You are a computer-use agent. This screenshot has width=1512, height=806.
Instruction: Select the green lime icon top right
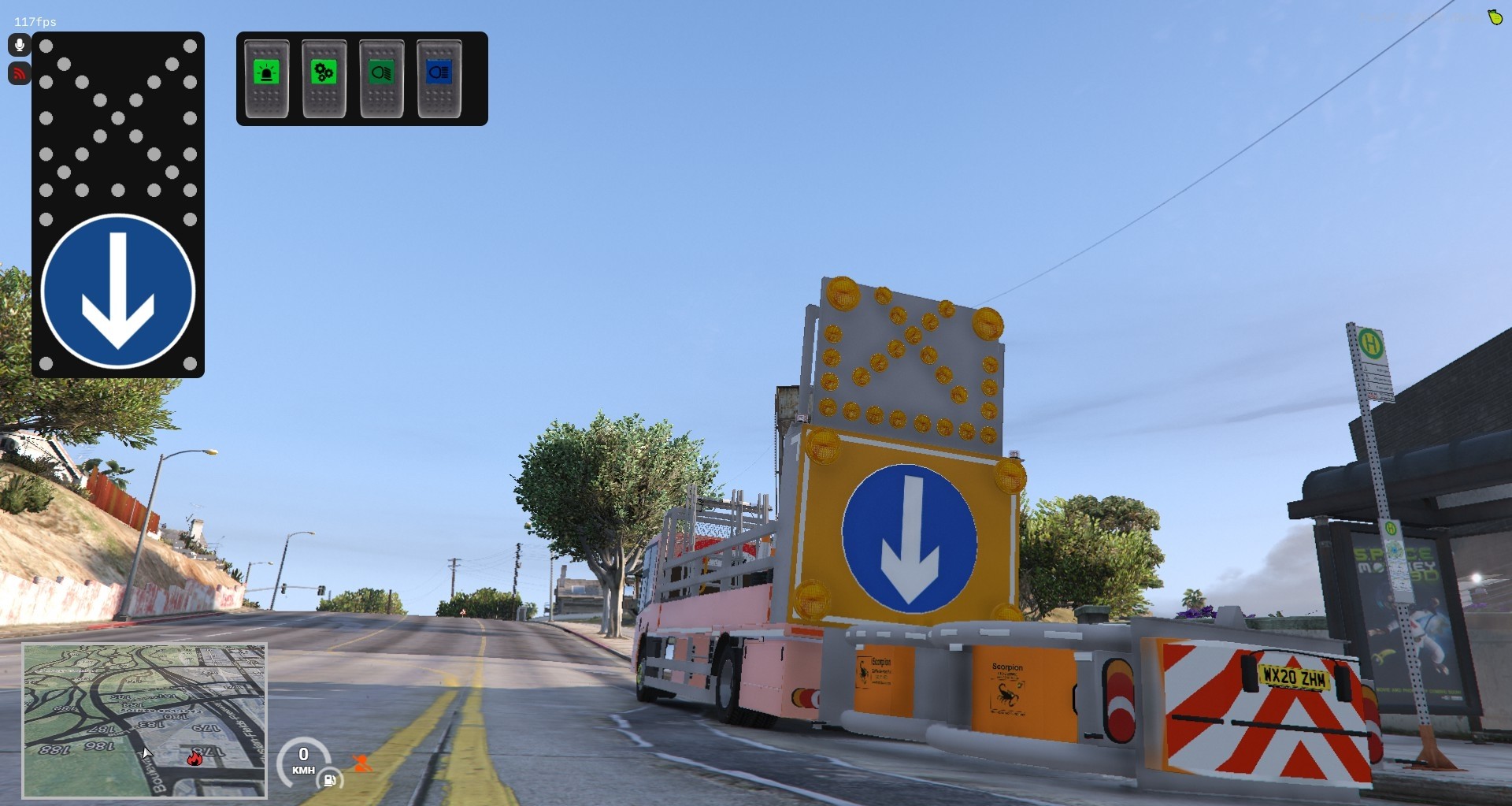(x=1497, y=17)
